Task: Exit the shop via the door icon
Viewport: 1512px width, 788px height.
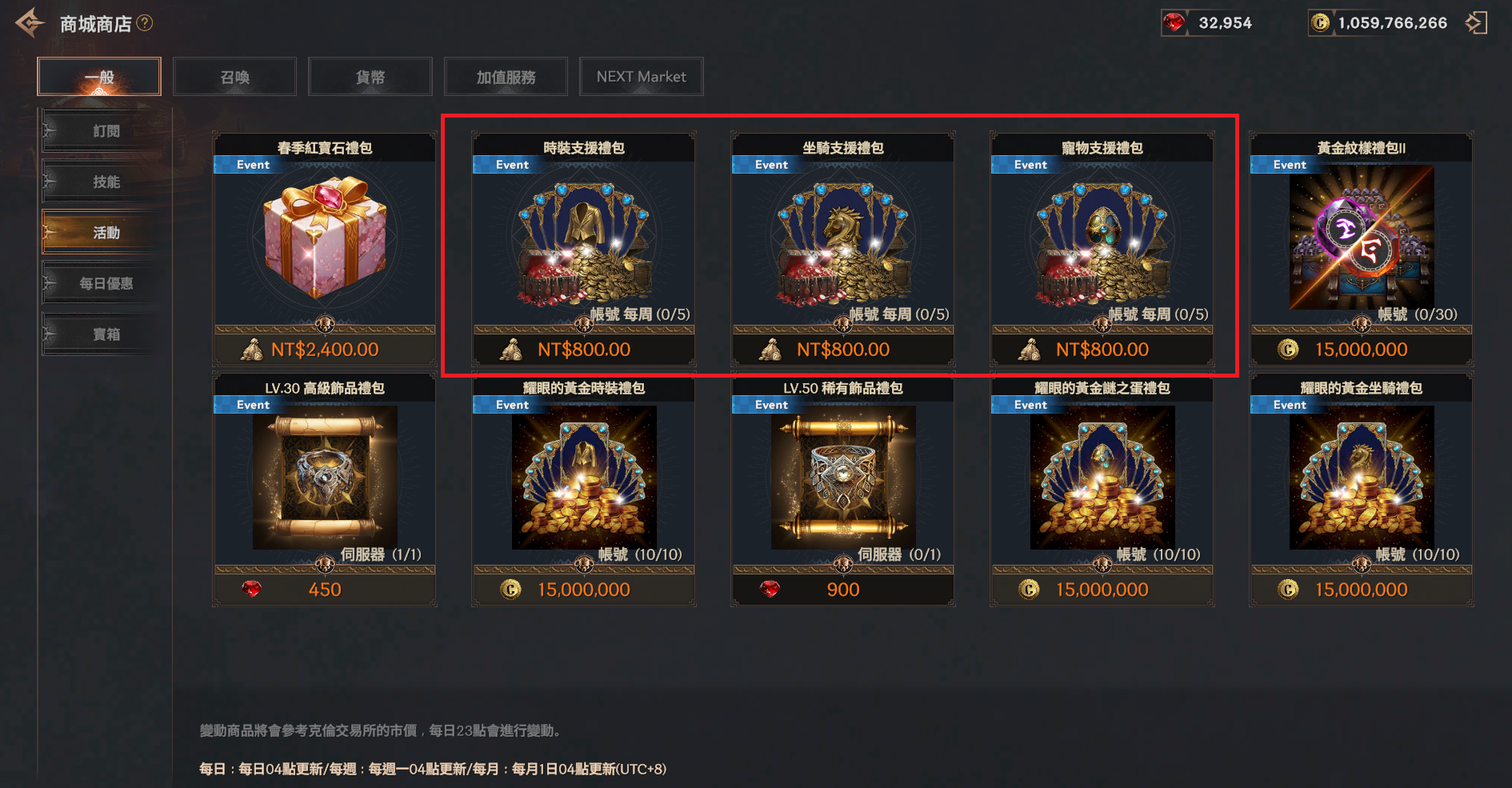Action: [1476, 23]
